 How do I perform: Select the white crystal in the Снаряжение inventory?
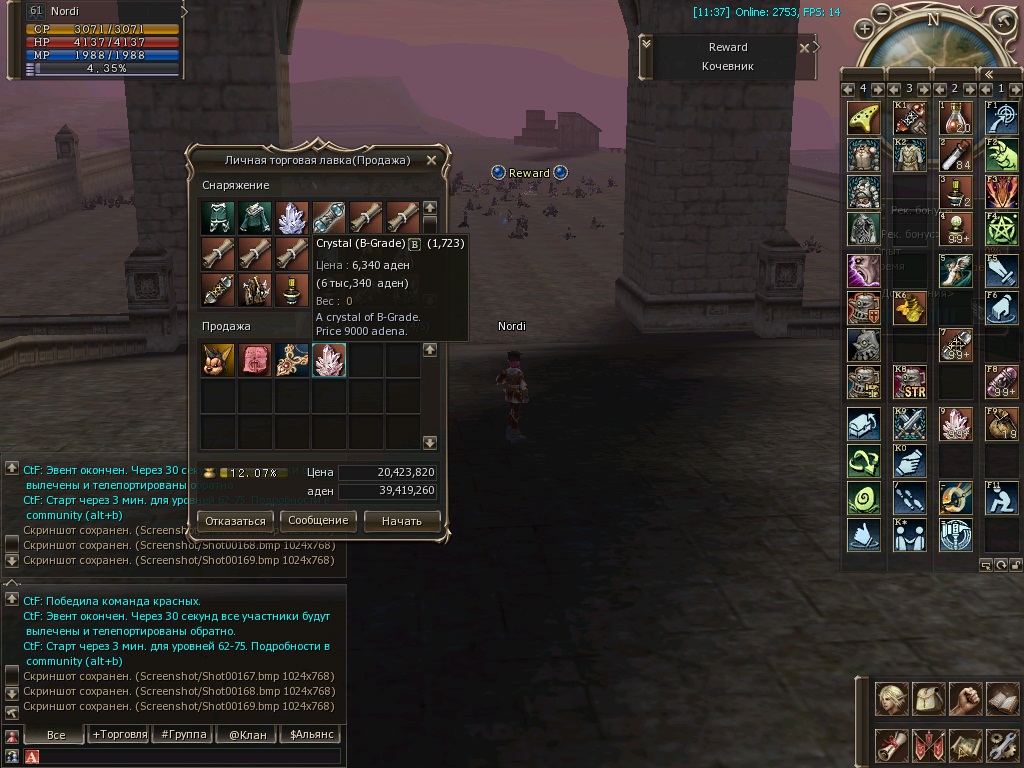(x=292, y=218)
